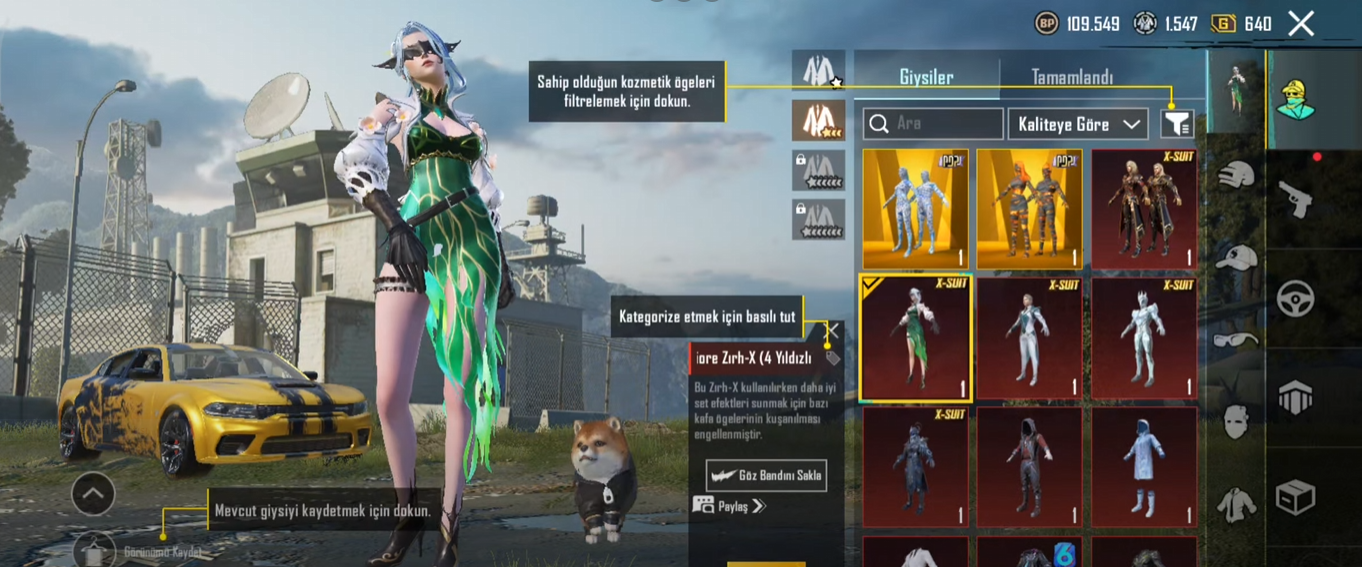Close the Zırh-X item info panel
The height and width of the screenshot is (567, 1362).
(831, 331)
